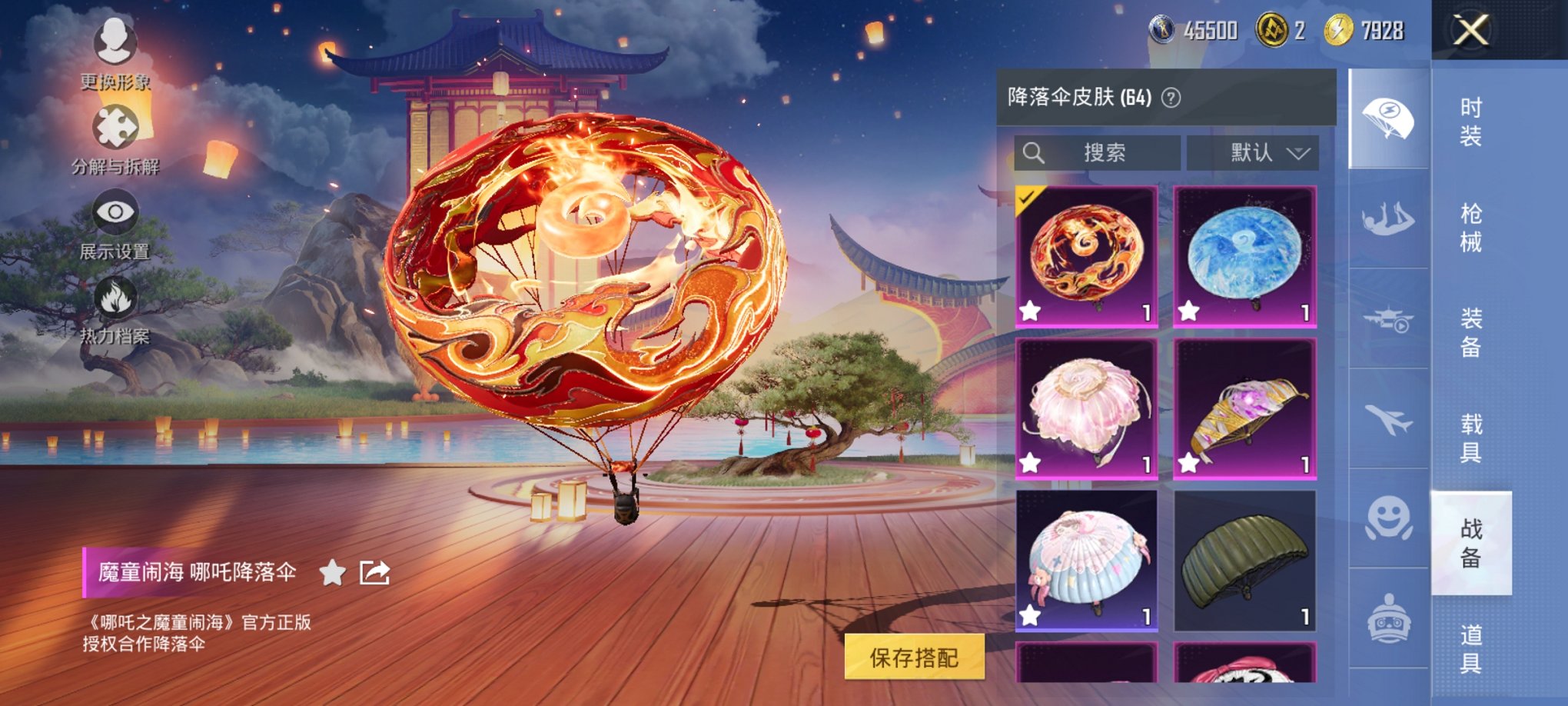
Task: Open the 更换形象 avatar icon
Action: click(x=115, y=42)
